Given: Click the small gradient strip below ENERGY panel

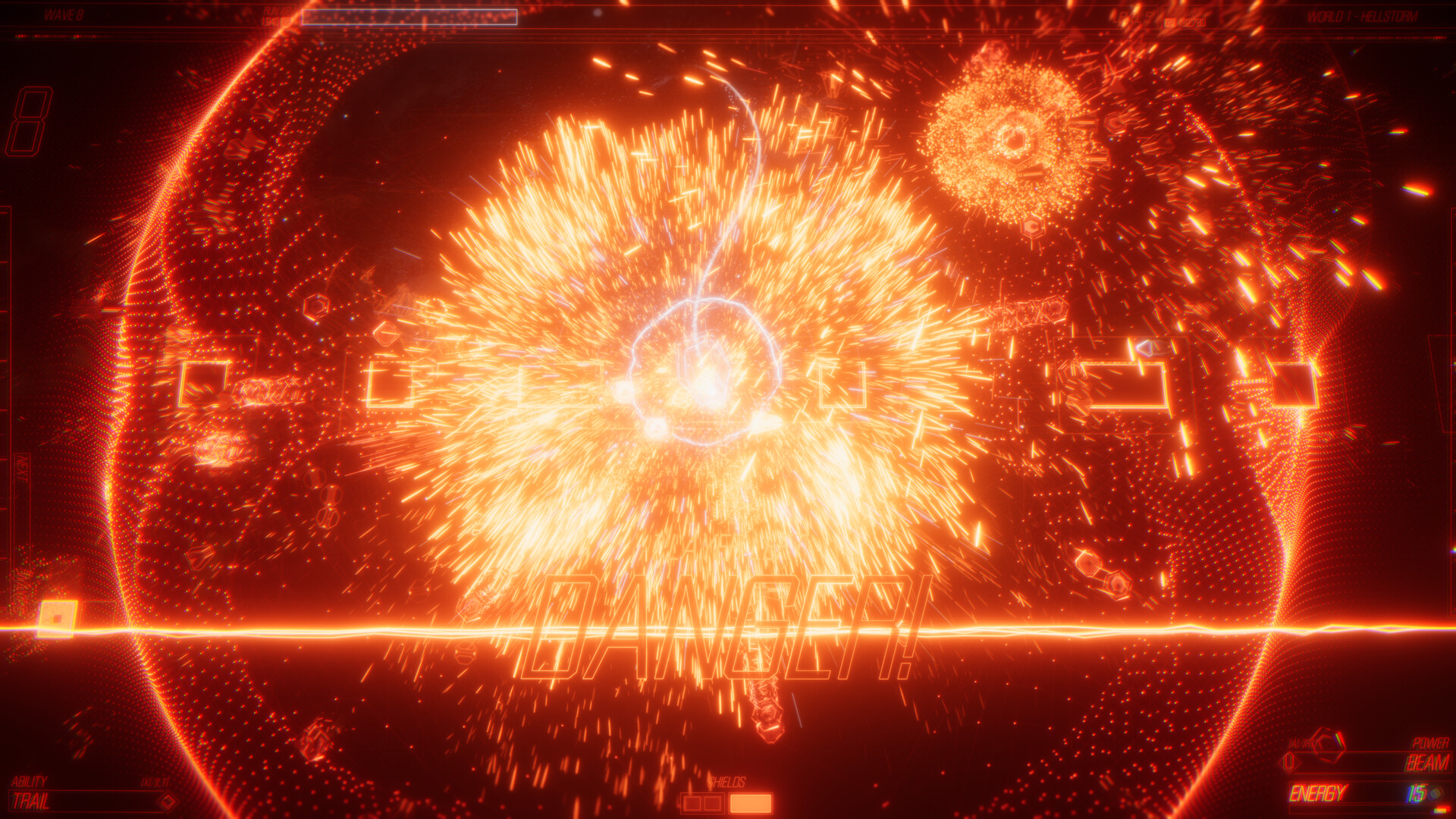Looking at the screenshot, I should click(1439, 810).
